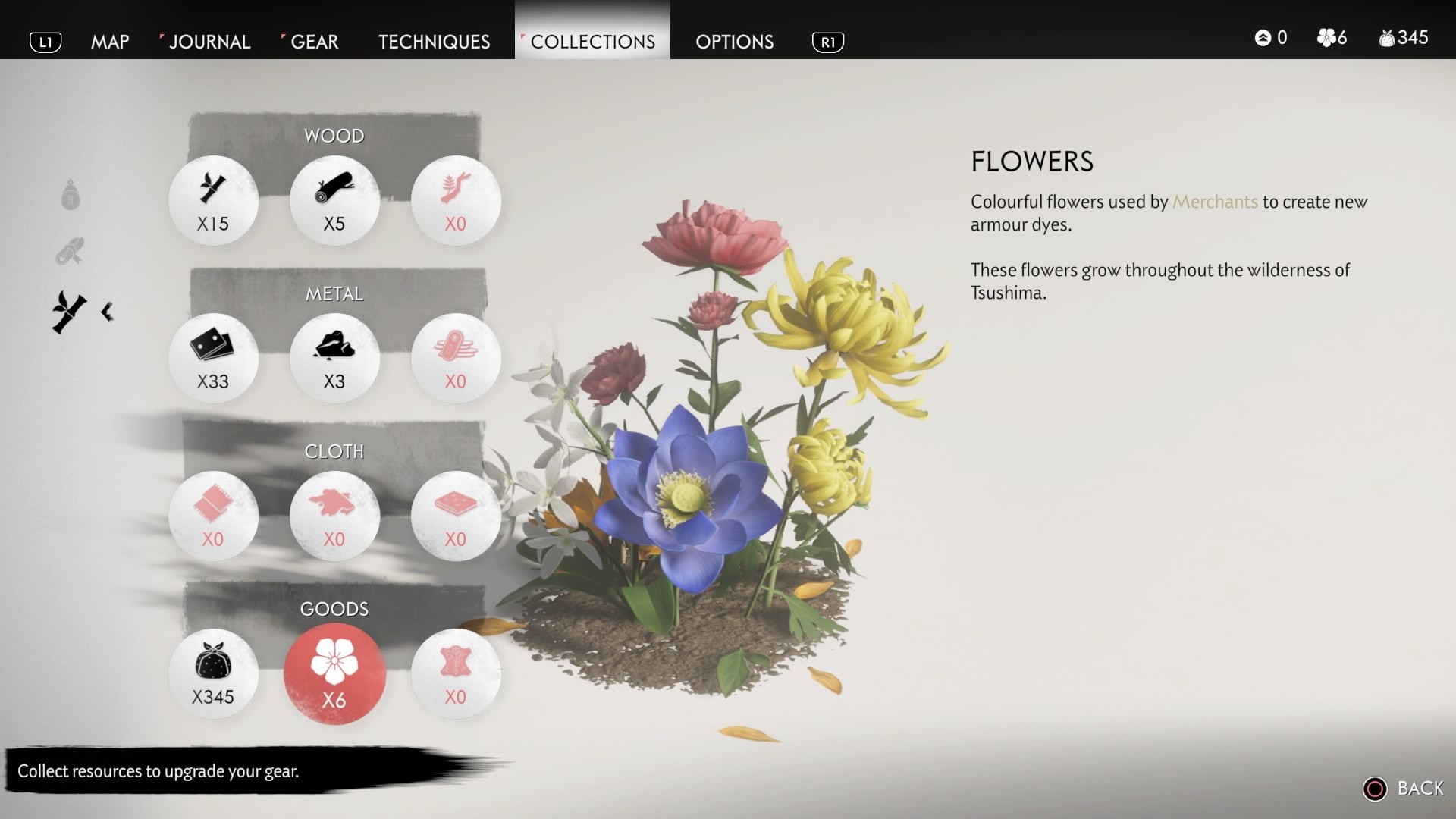Open the JOURNAL menu tab
This screenshot has height=819, width=1456.
click(209, 42)
